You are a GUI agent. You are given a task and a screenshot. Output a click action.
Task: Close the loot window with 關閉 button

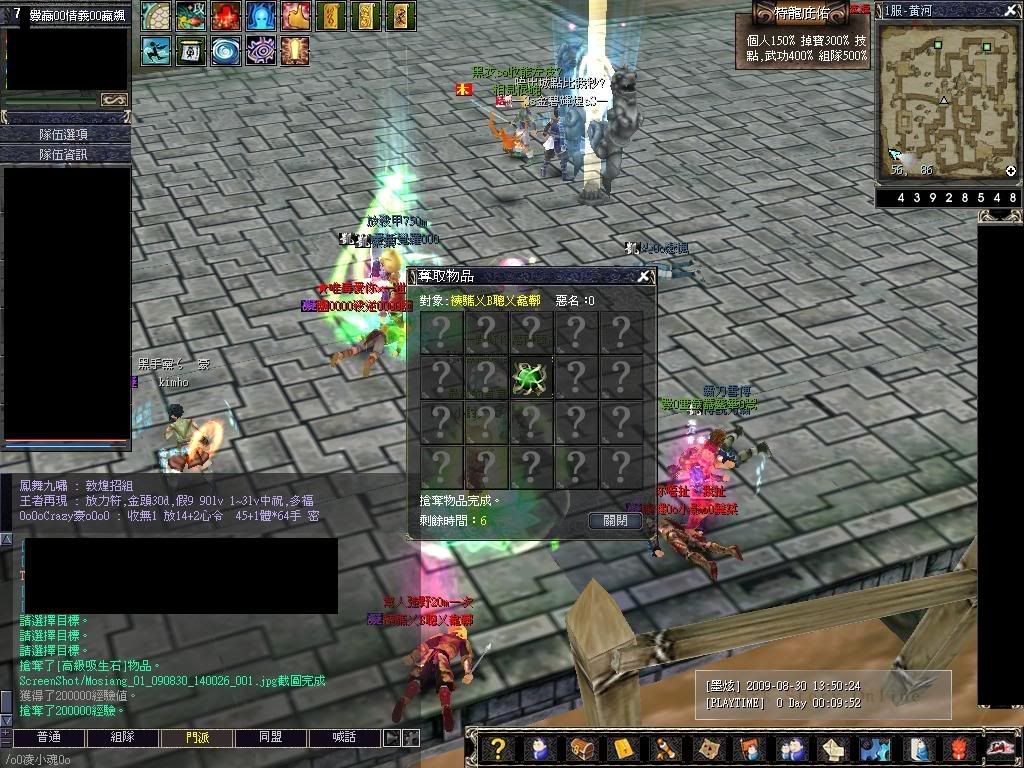[x=615, y=521]
